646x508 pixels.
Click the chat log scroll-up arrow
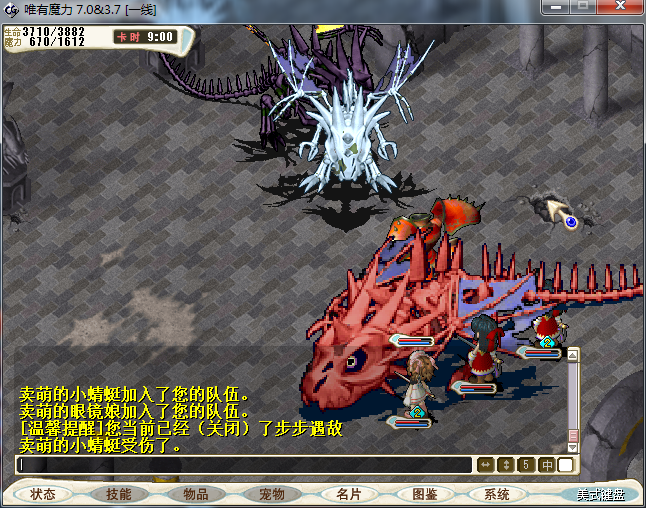click(x=573, y=354)
